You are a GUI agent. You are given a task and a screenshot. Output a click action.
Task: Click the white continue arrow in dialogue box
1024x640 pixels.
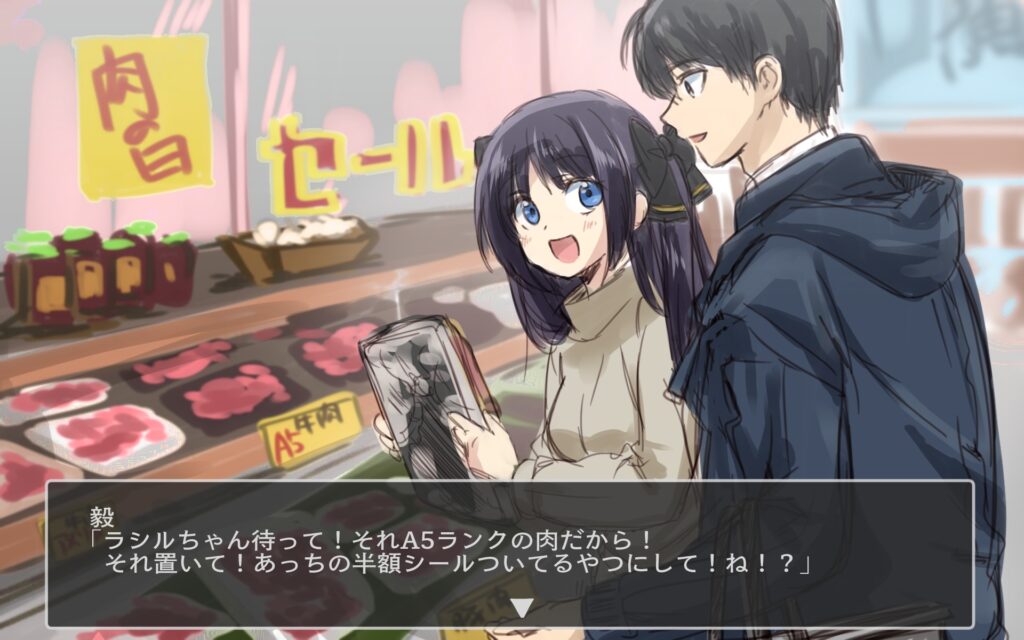pos(521,607)
